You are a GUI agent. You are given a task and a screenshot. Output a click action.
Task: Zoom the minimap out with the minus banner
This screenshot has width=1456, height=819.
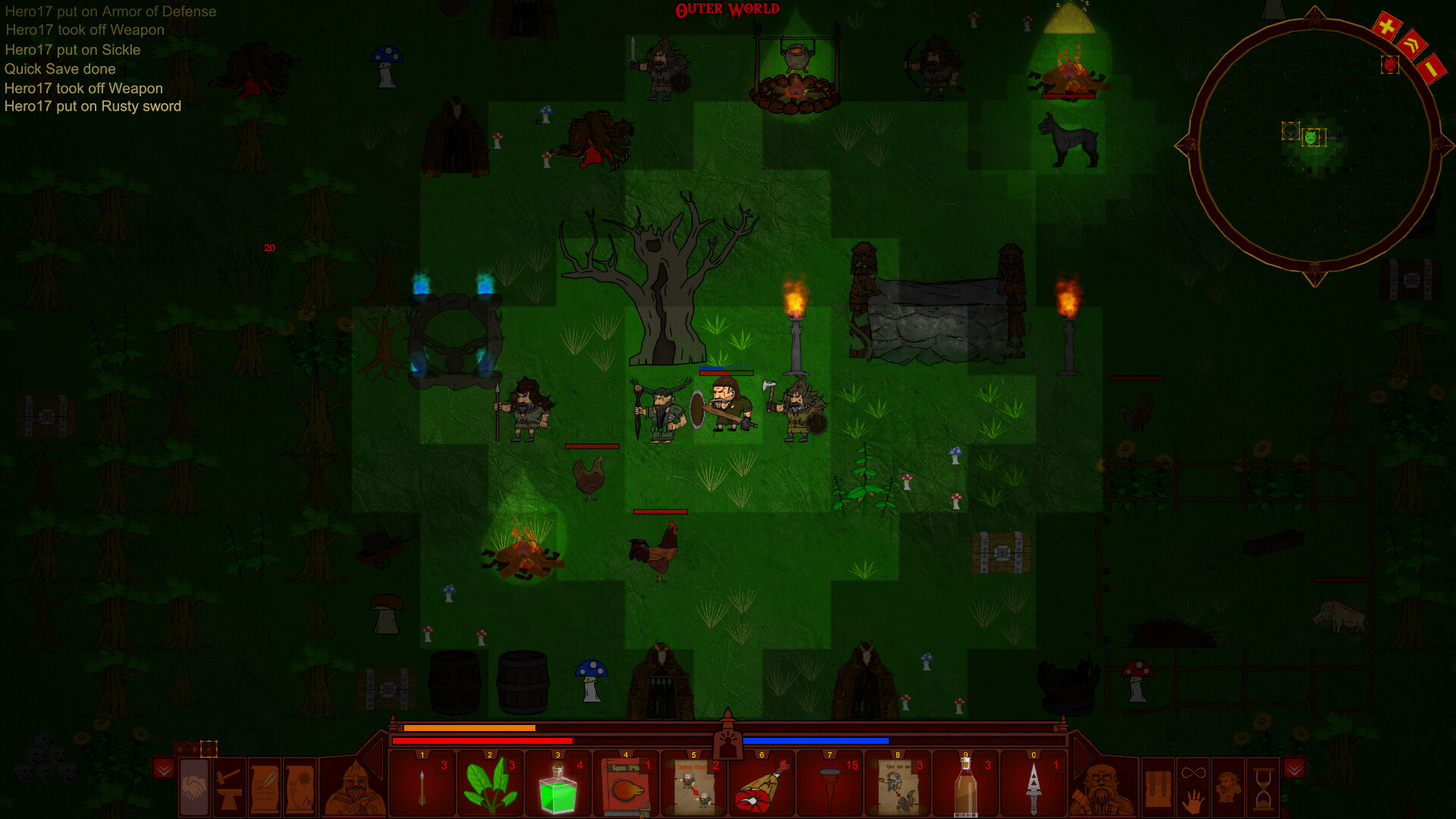1432,68
